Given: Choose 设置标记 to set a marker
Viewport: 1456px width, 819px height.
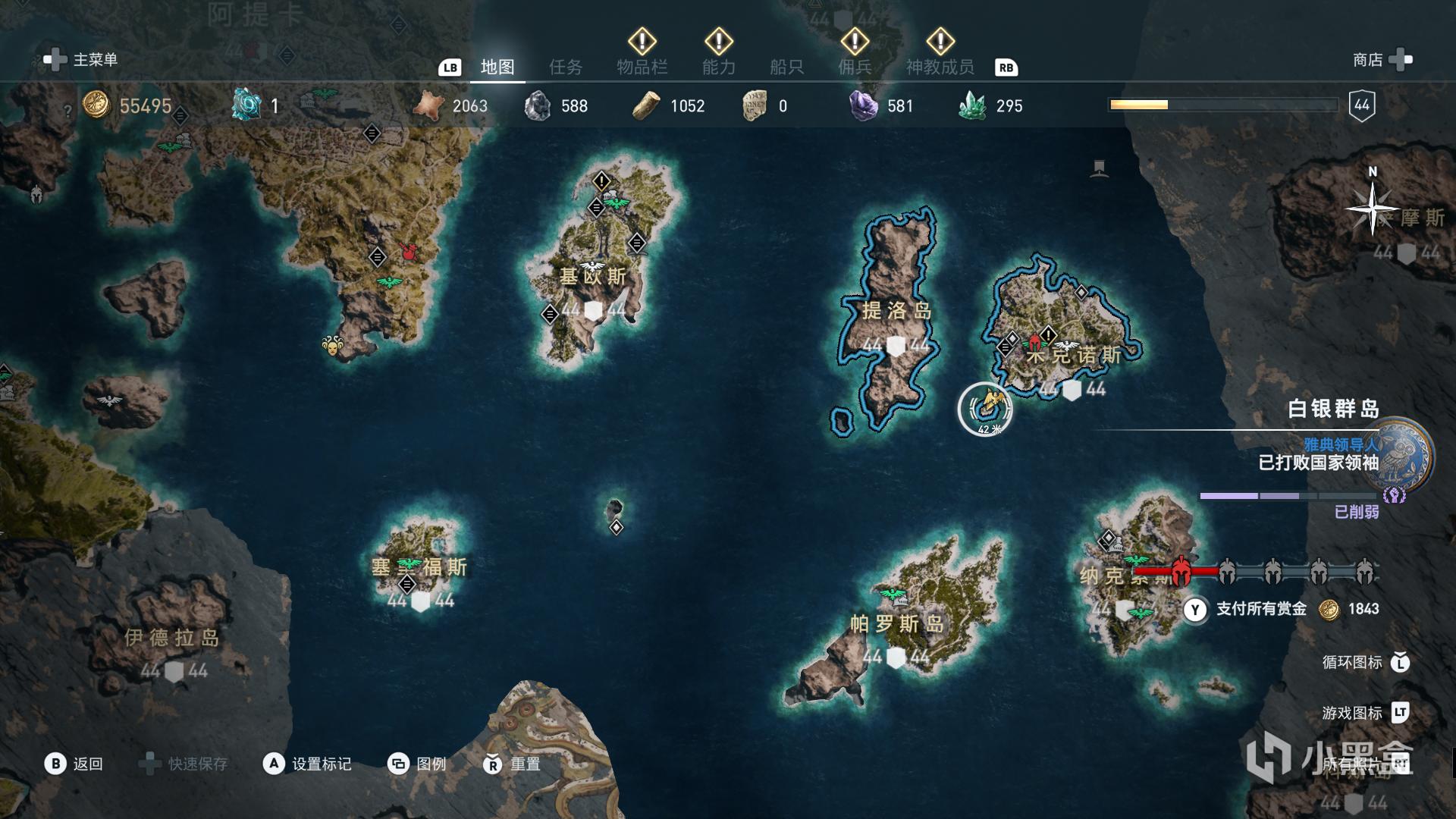Looking at the screenshot, I should pyautogui.click(x=307, y=764).
